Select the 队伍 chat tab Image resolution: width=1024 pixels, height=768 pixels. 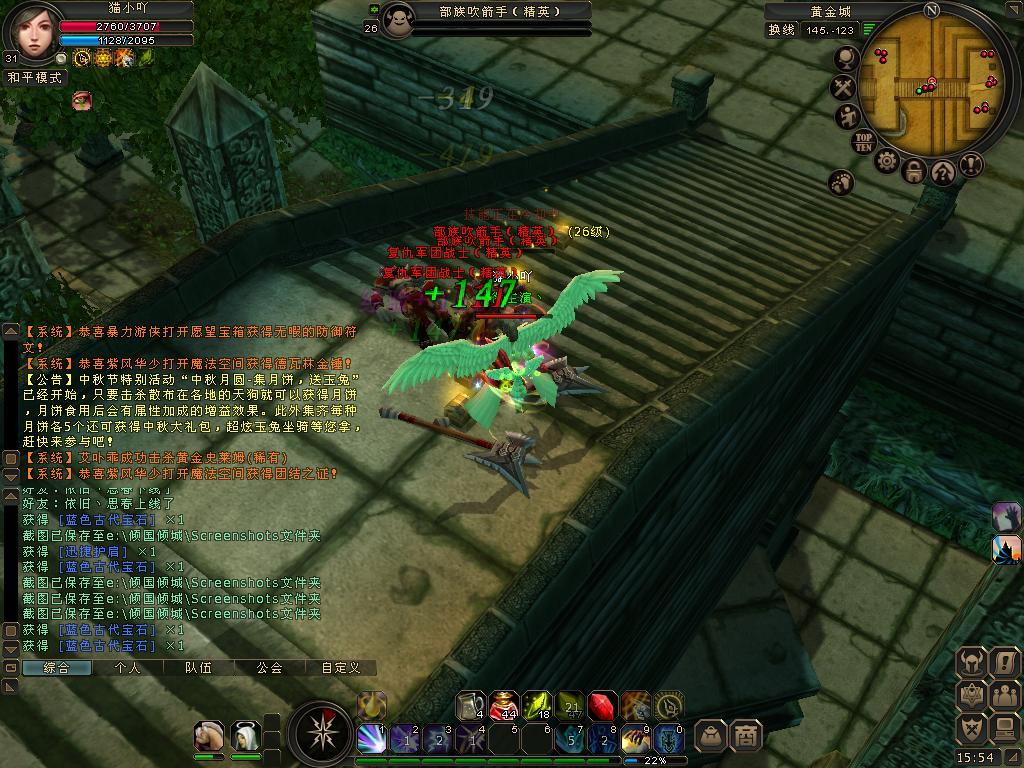(x=198, y=668)
